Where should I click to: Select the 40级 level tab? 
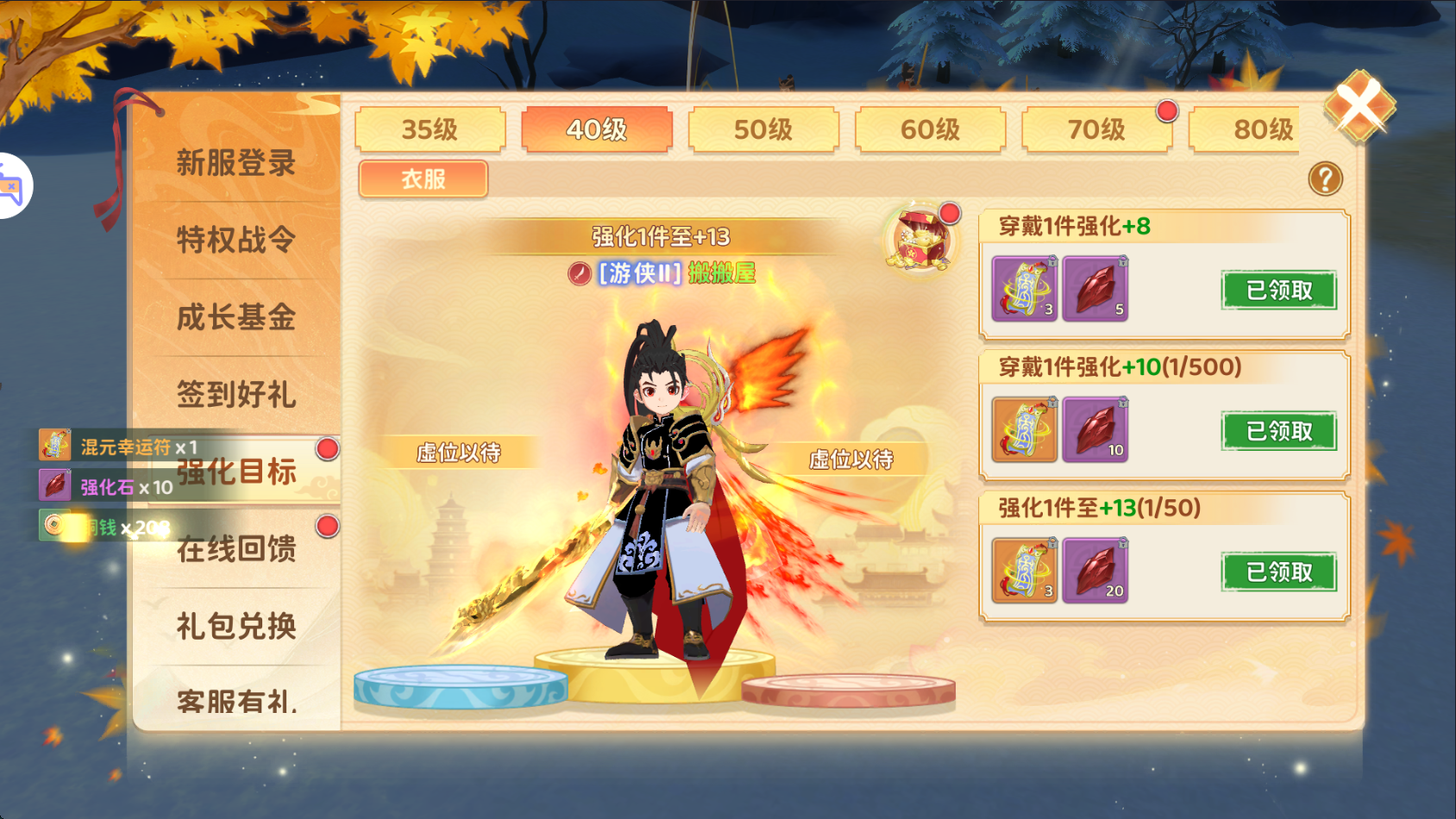(596, 130)
